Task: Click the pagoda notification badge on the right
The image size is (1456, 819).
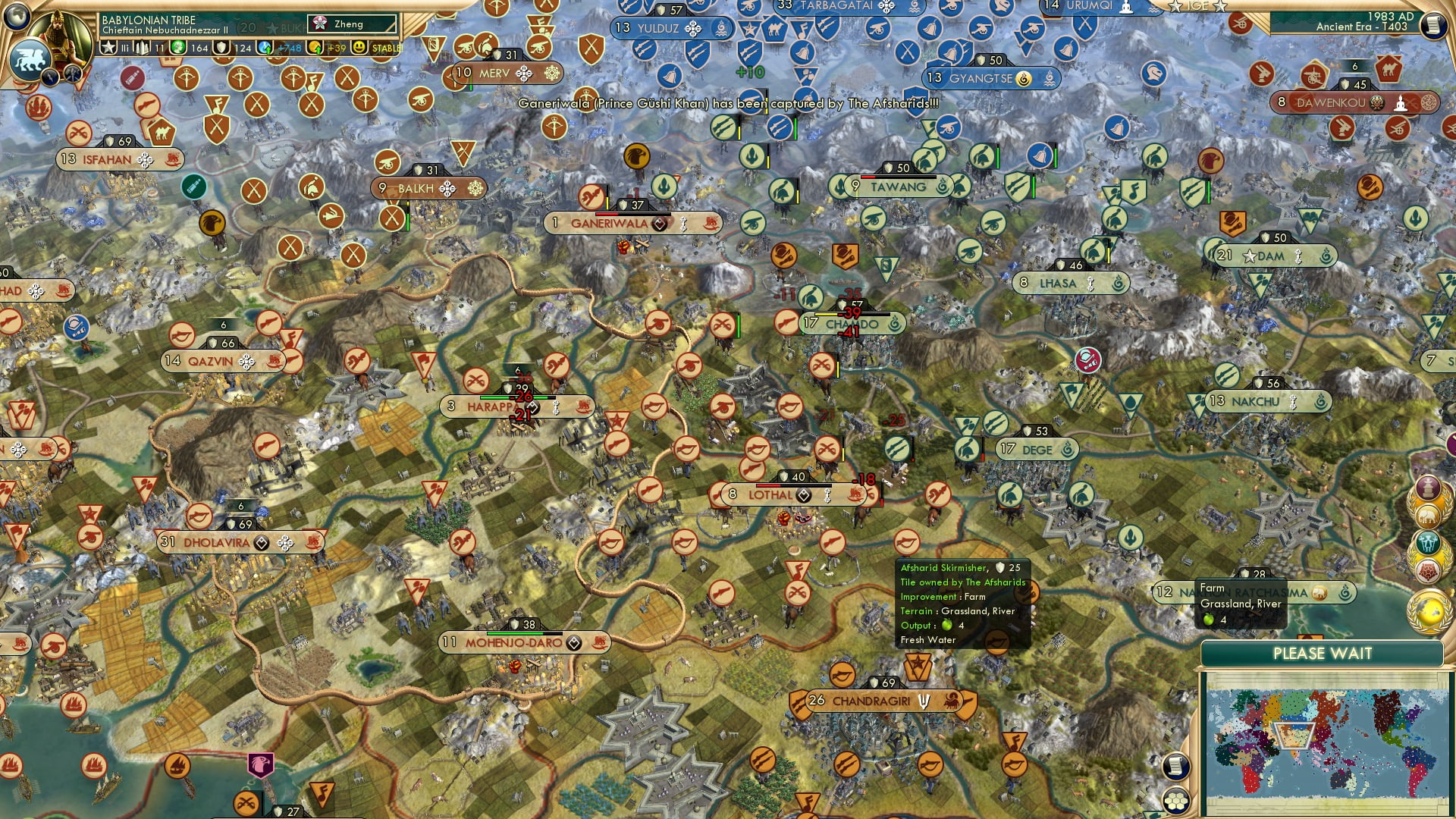Action: click(1427, 487)
